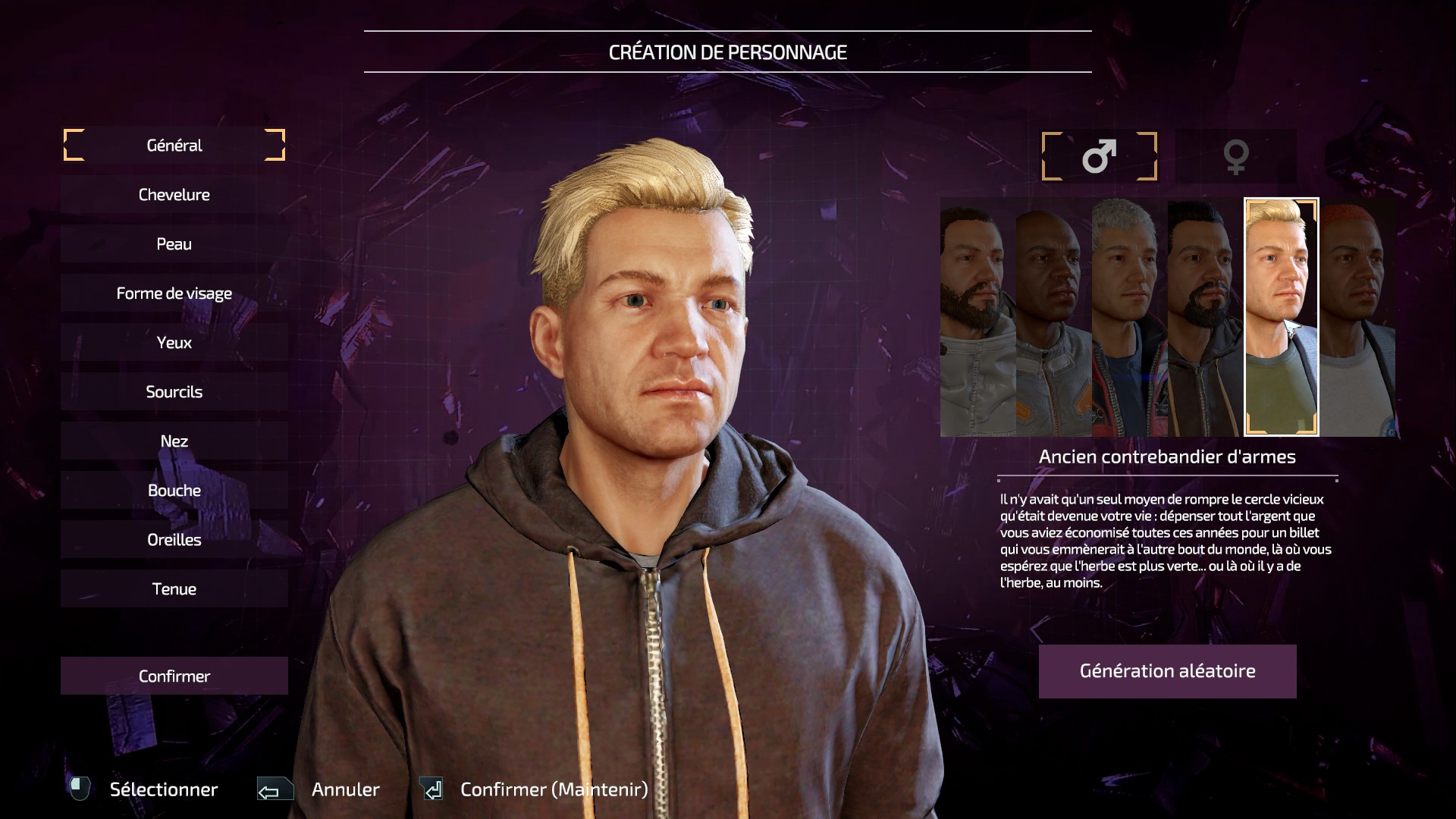The width and height of the screenshot is (1456, 819).
Task: Select the Tenue category
Action: [x=174, y=589]
